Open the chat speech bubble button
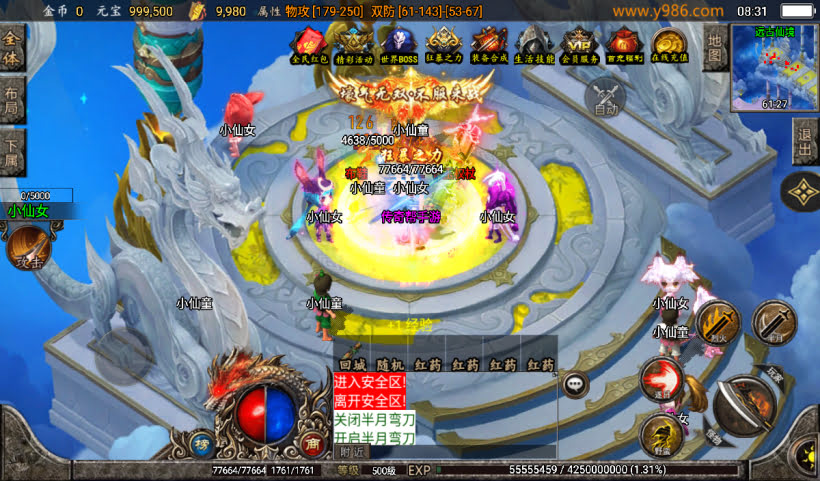This screenshot has height=481, width=820. 575,383
